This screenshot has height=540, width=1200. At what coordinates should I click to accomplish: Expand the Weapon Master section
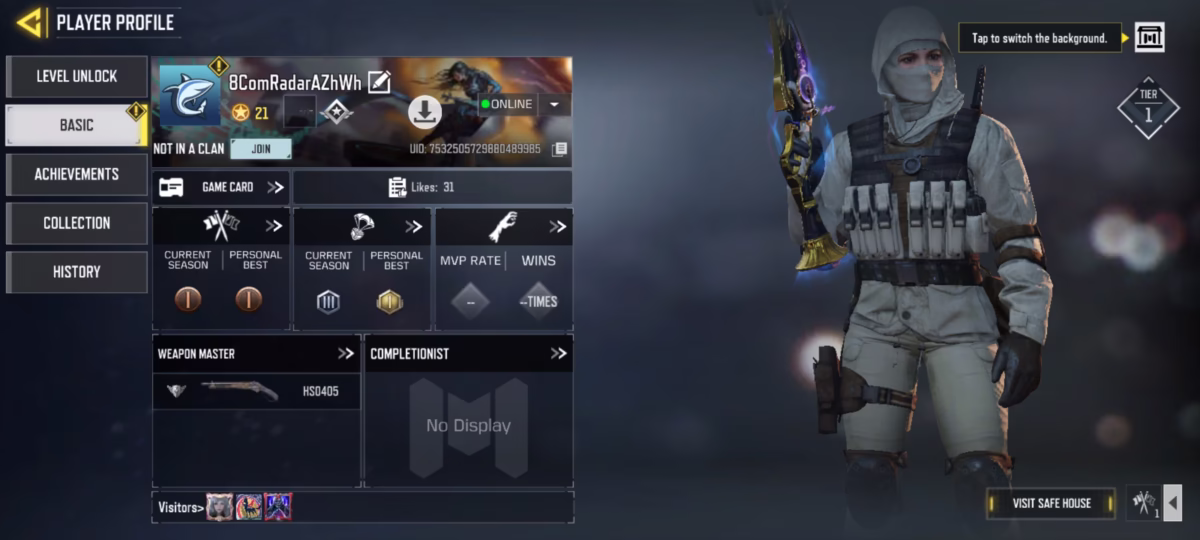coord(346,353)
